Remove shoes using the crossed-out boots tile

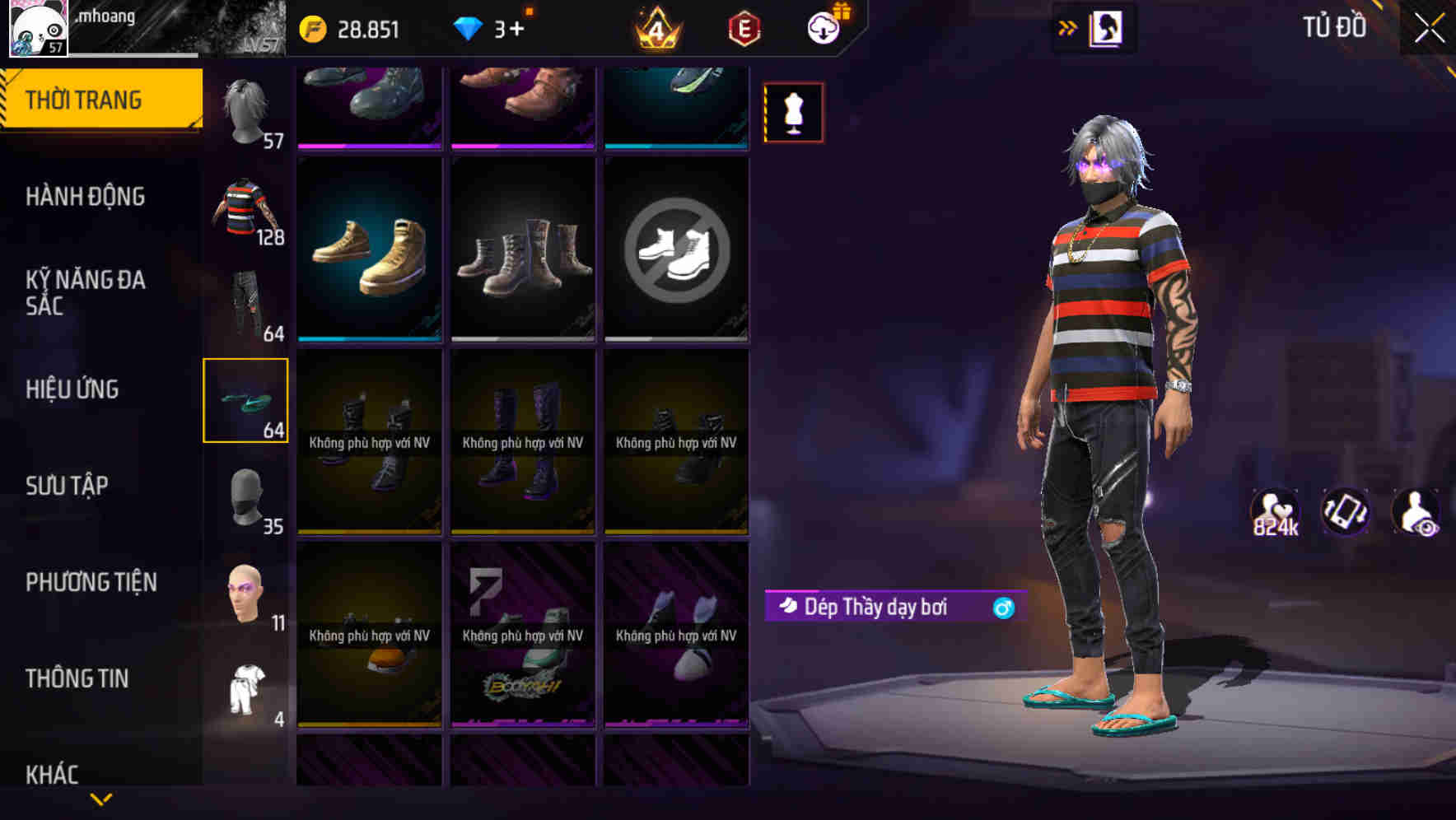676,251
